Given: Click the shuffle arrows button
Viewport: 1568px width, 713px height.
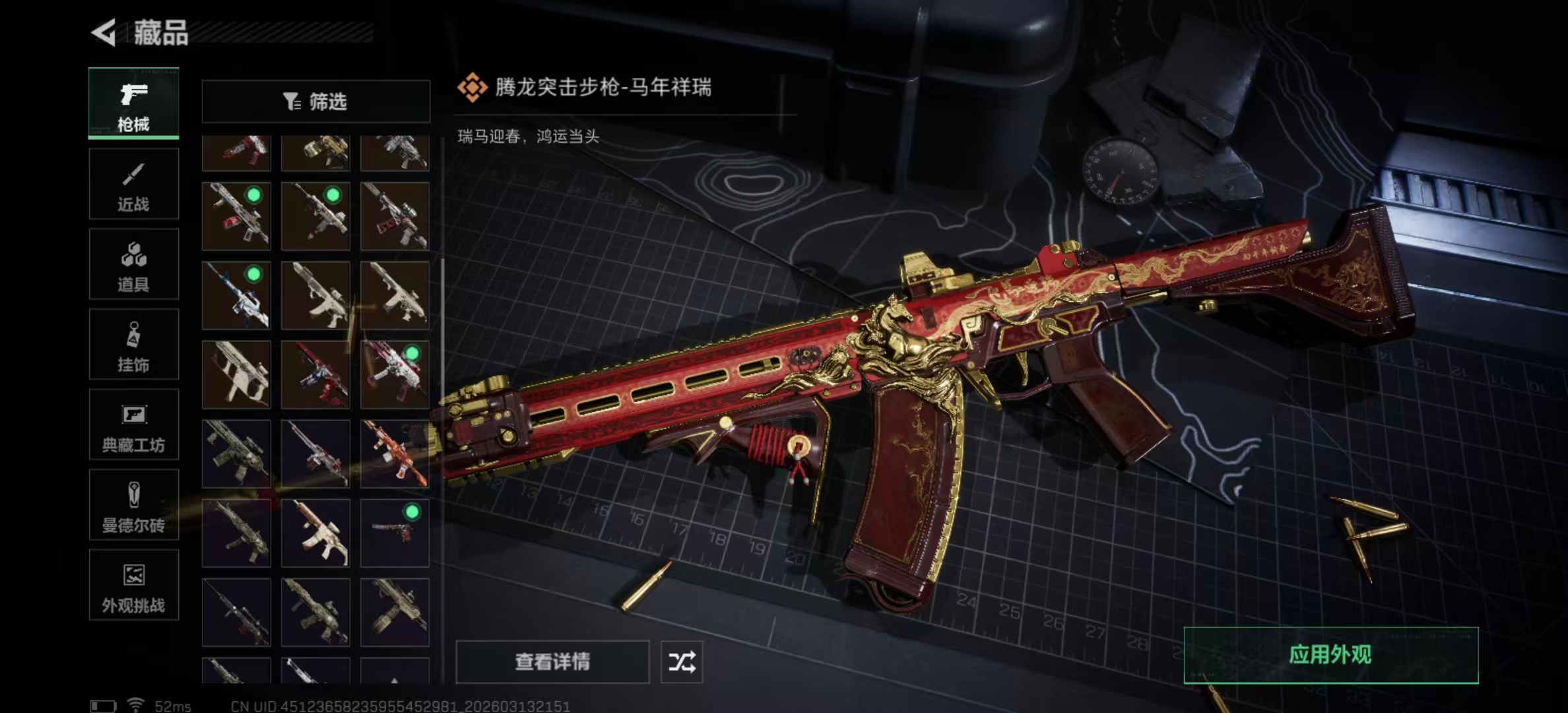Looking at the screenshot, I should pyautogui.click(x=682, y=662).
